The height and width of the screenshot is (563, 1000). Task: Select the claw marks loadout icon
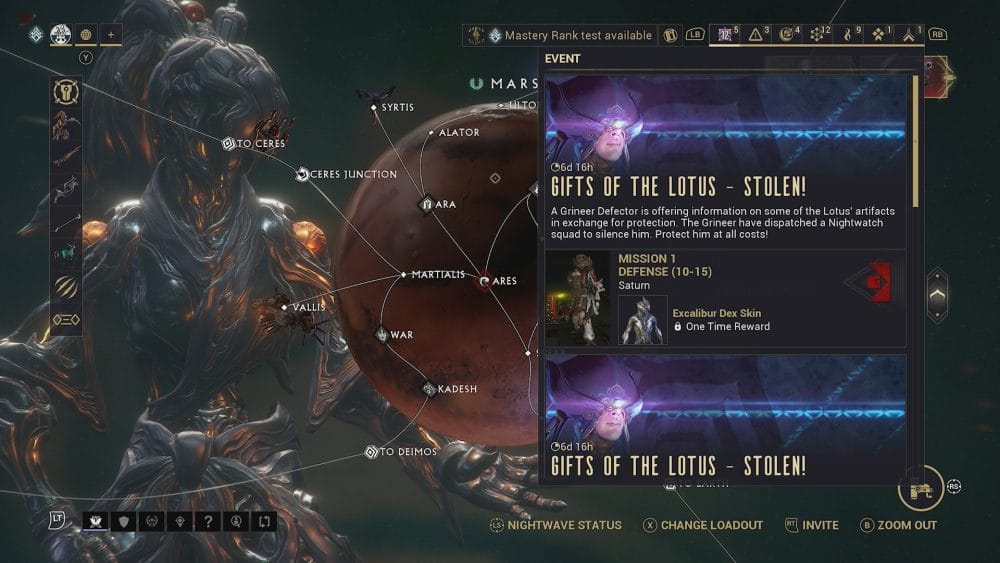pos(66,286)
